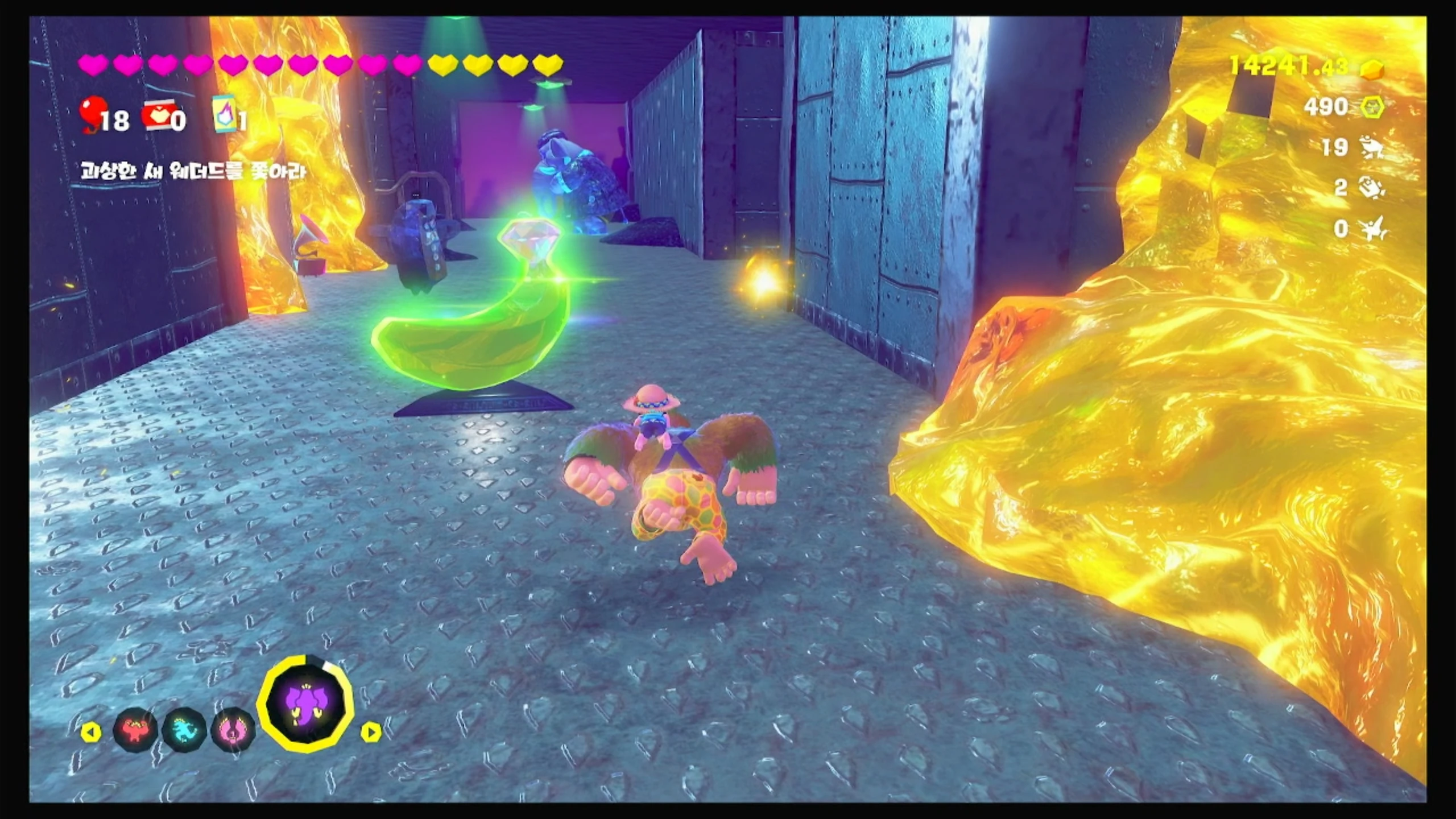The height and width of the screenshot is (819, 1456).
Task: Select the hexagonal banandium chip icon
Action: pos(1372,107)
